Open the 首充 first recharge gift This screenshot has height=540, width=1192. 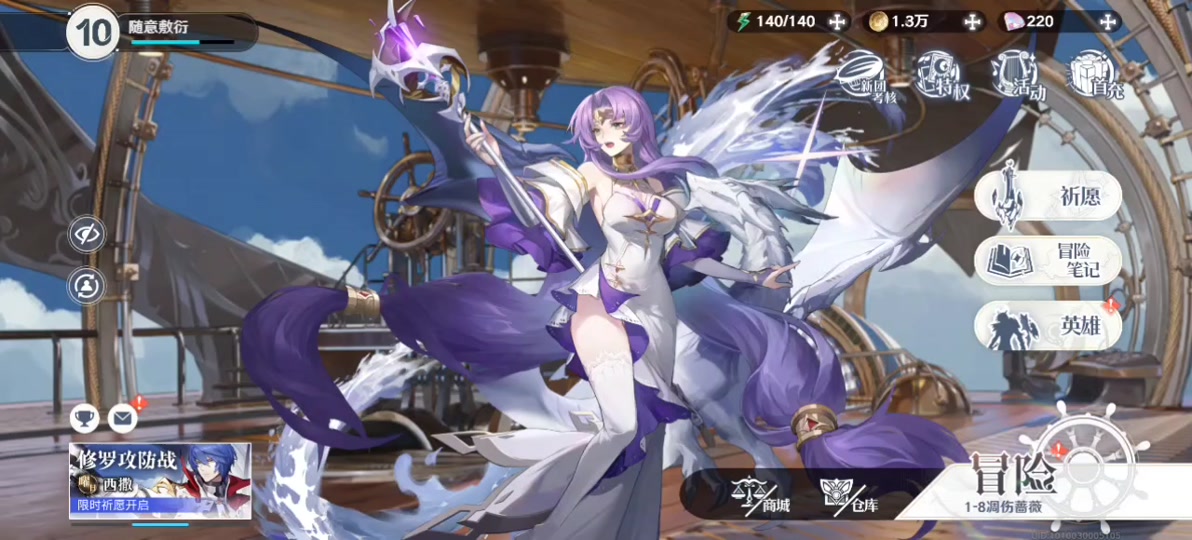pyautogui.click(x=1092, y=74)
